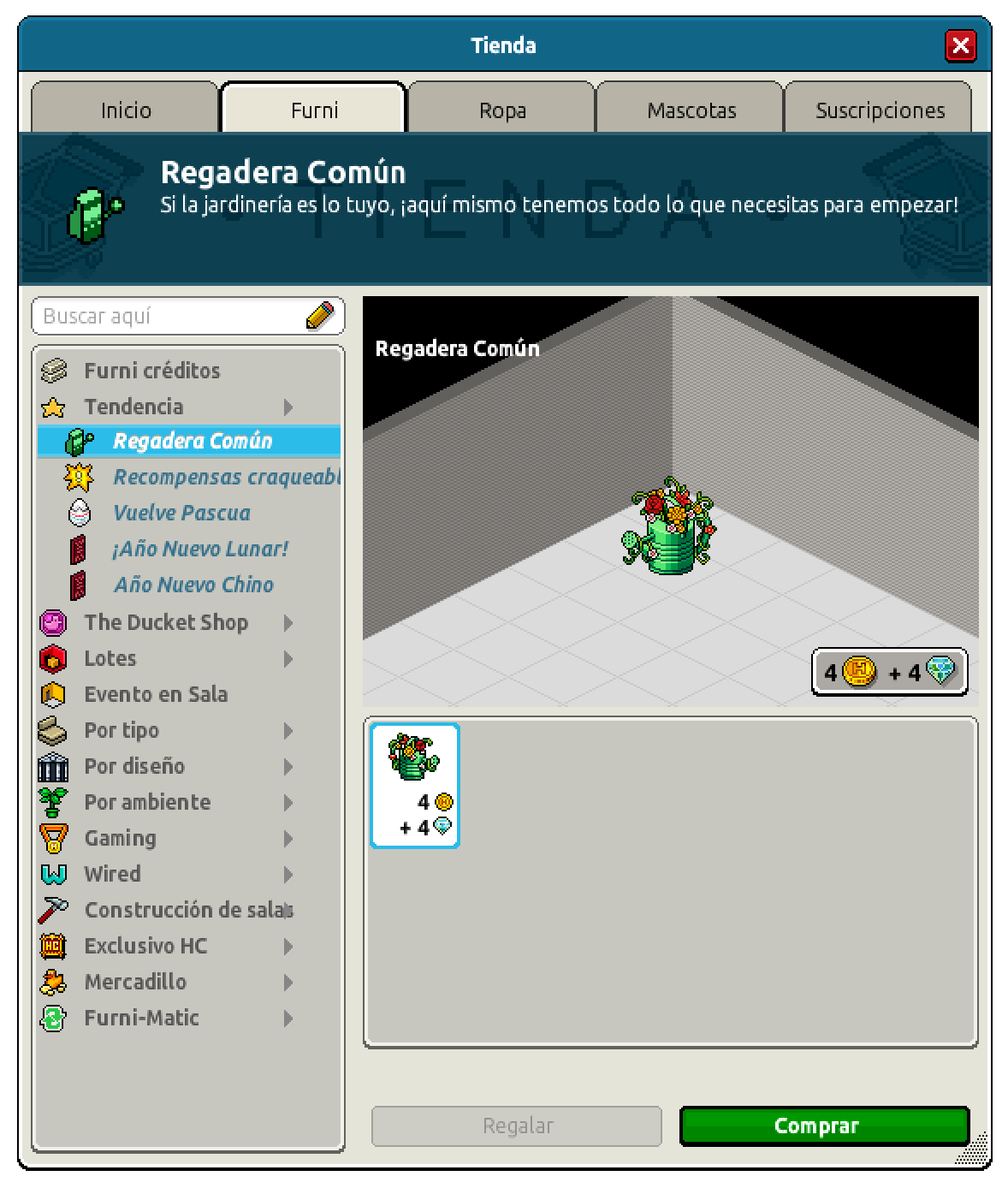Go to the Mascotas tab

[691, 110]
